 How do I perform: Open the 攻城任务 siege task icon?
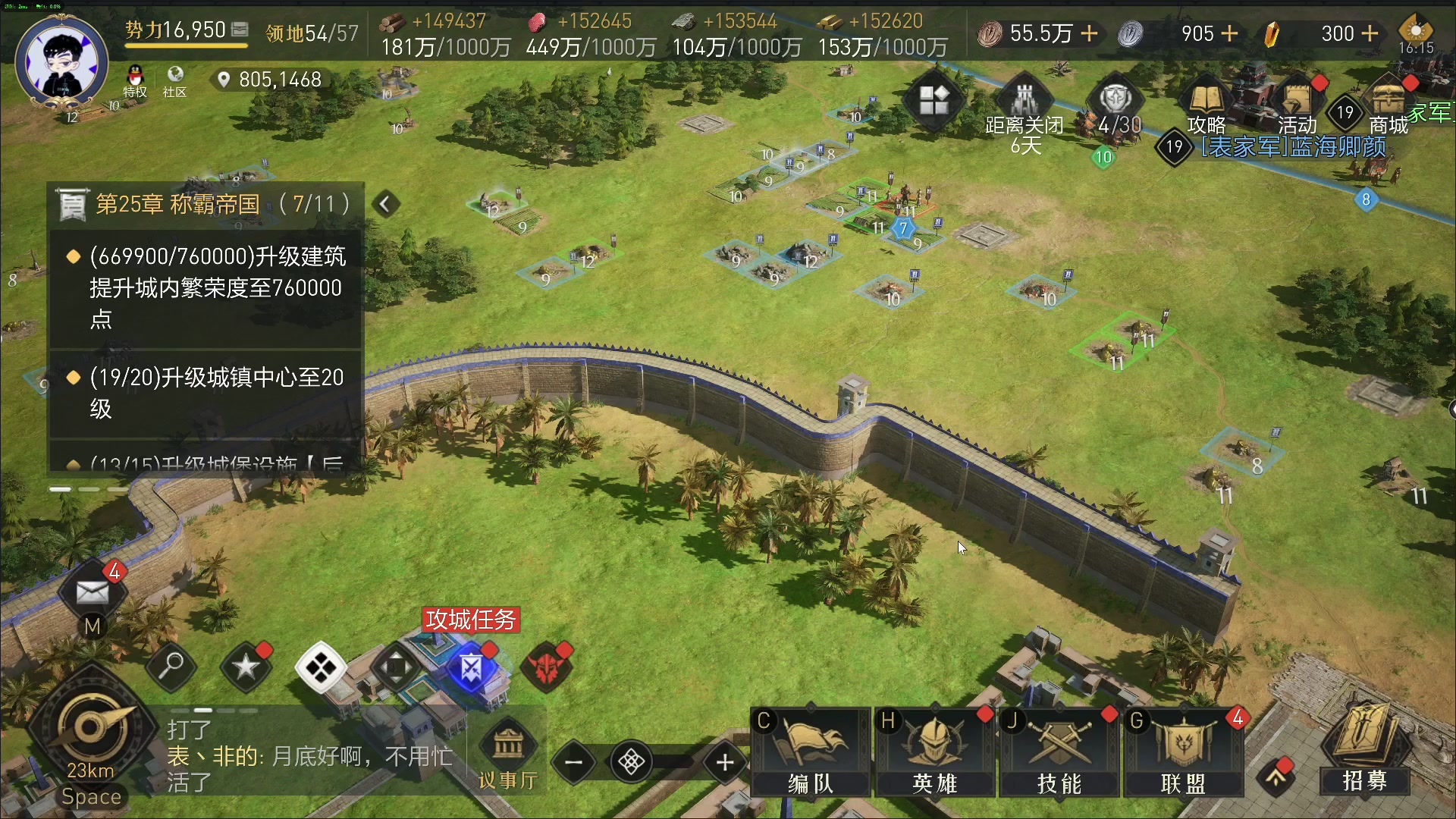[471, 669]
